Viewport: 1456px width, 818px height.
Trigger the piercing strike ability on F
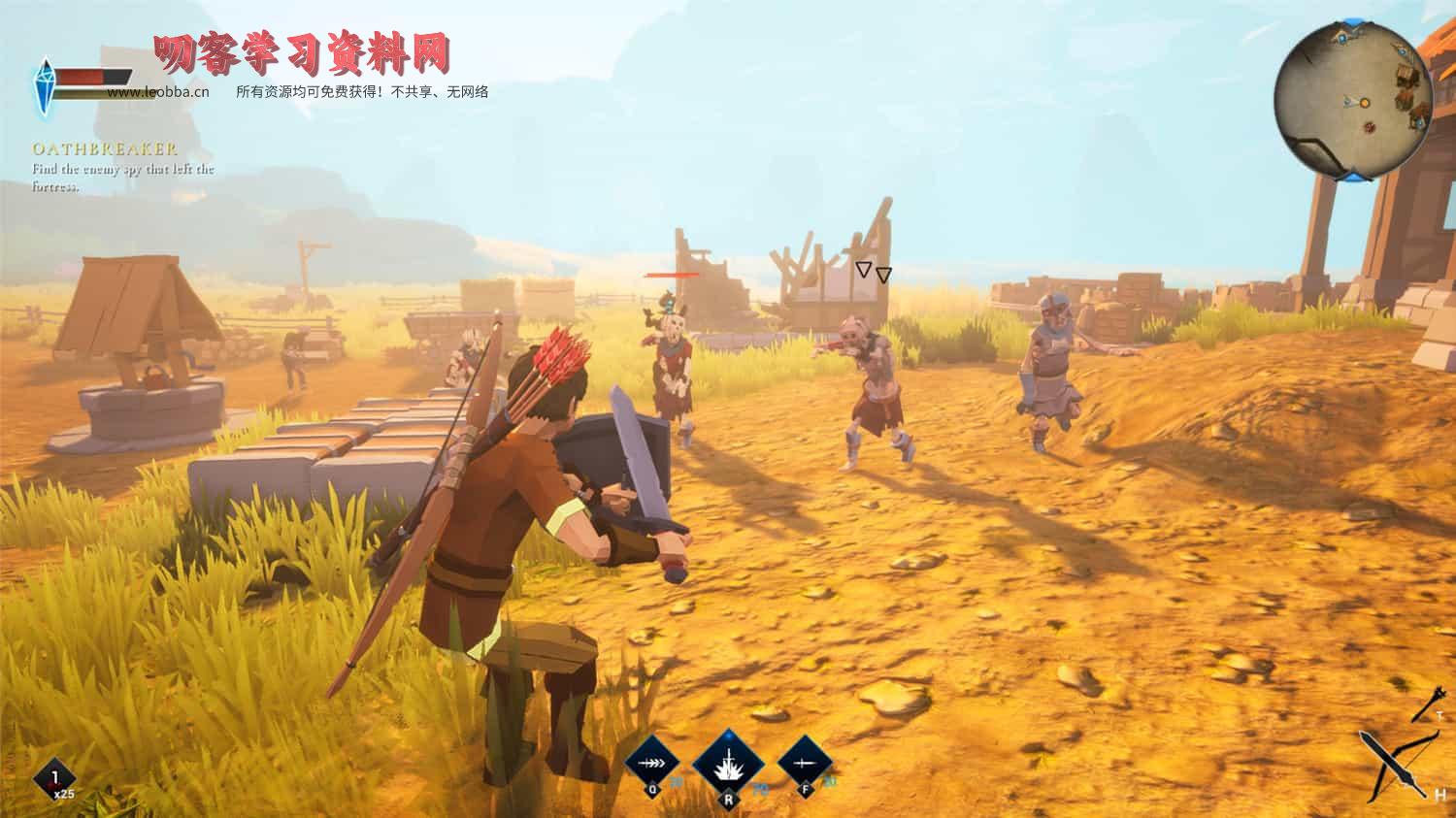(804, 763)
